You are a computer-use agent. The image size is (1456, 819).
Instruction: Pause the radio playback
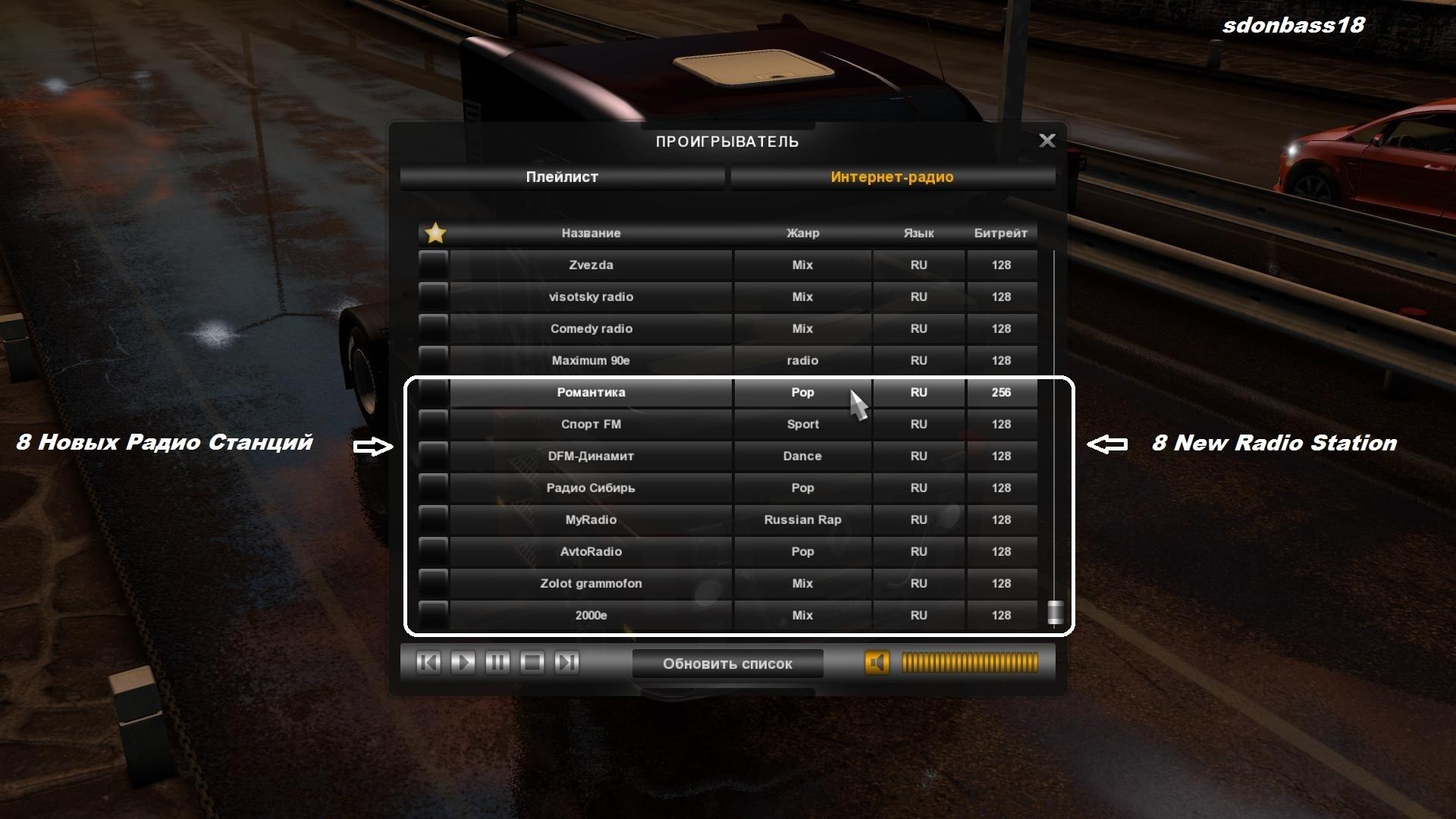[497, 663]
